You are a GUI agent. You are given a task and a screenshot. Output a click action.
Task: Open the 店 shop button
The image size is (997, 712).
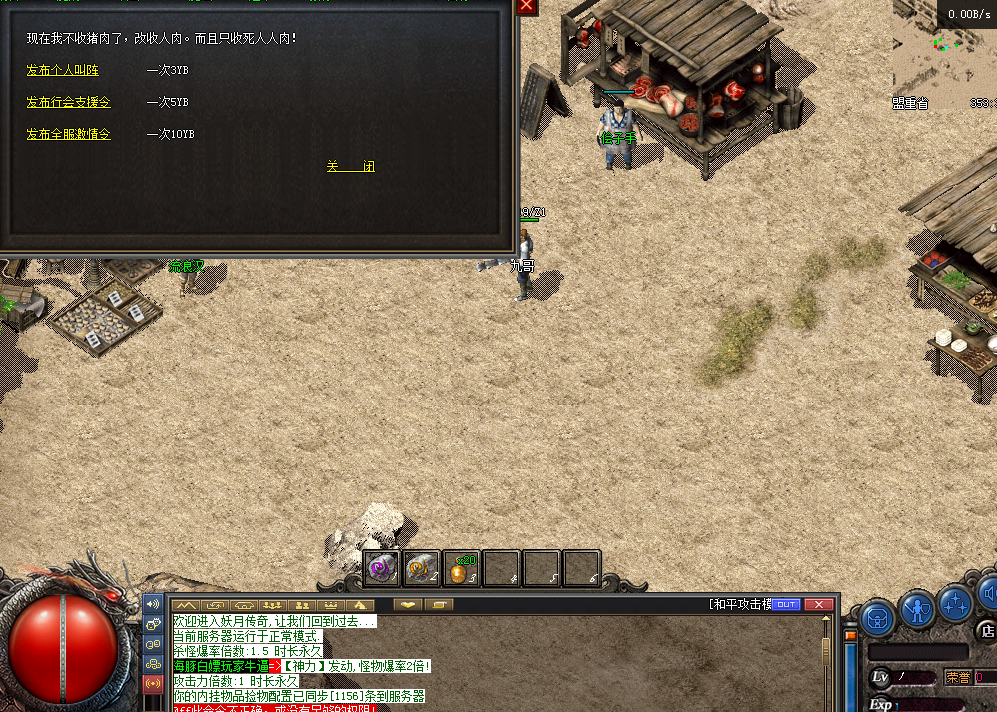coord(987,631)
